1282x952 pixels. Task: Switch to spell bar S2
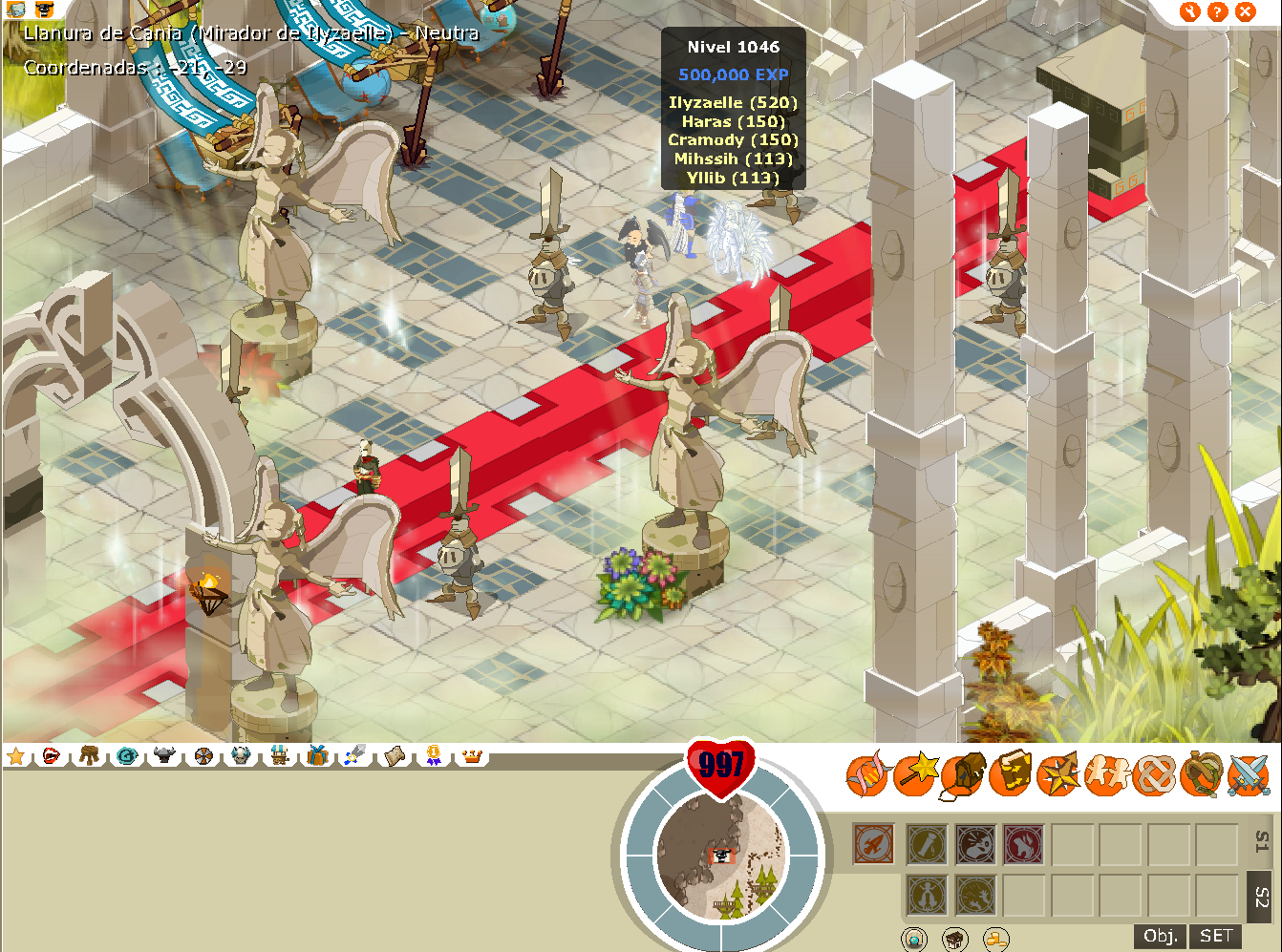pos(1261,897)
